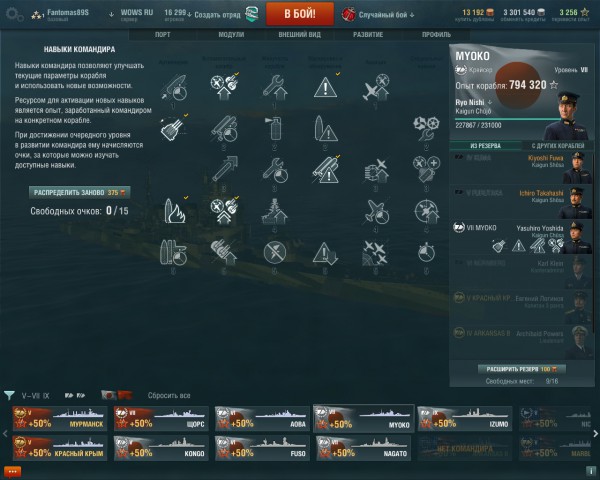Go to the РАЗВИТИЕ tab

tap(368, 34)
